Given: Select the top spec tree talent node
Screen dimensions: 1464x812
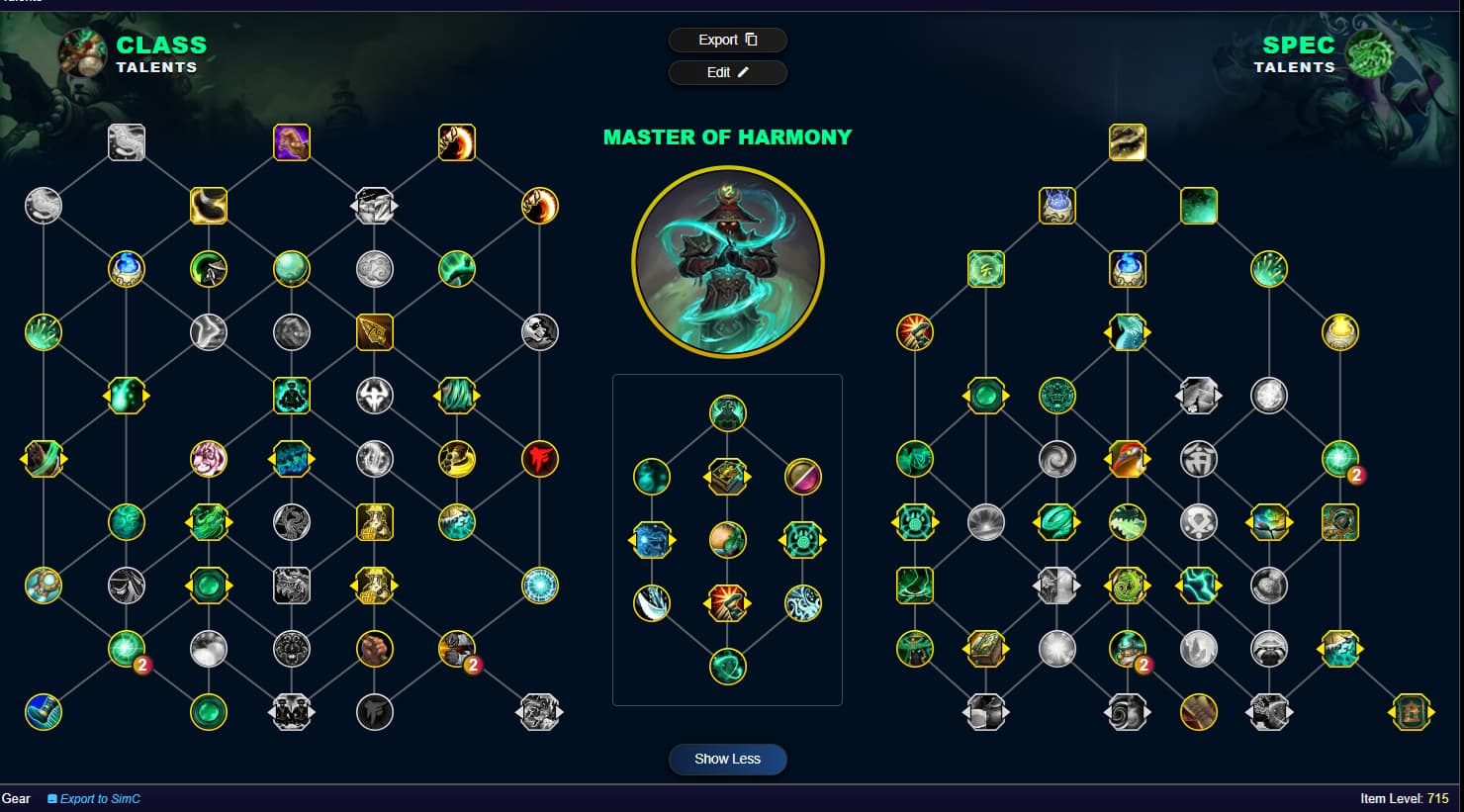Looking at the screenshot, I should [1128, 142].
